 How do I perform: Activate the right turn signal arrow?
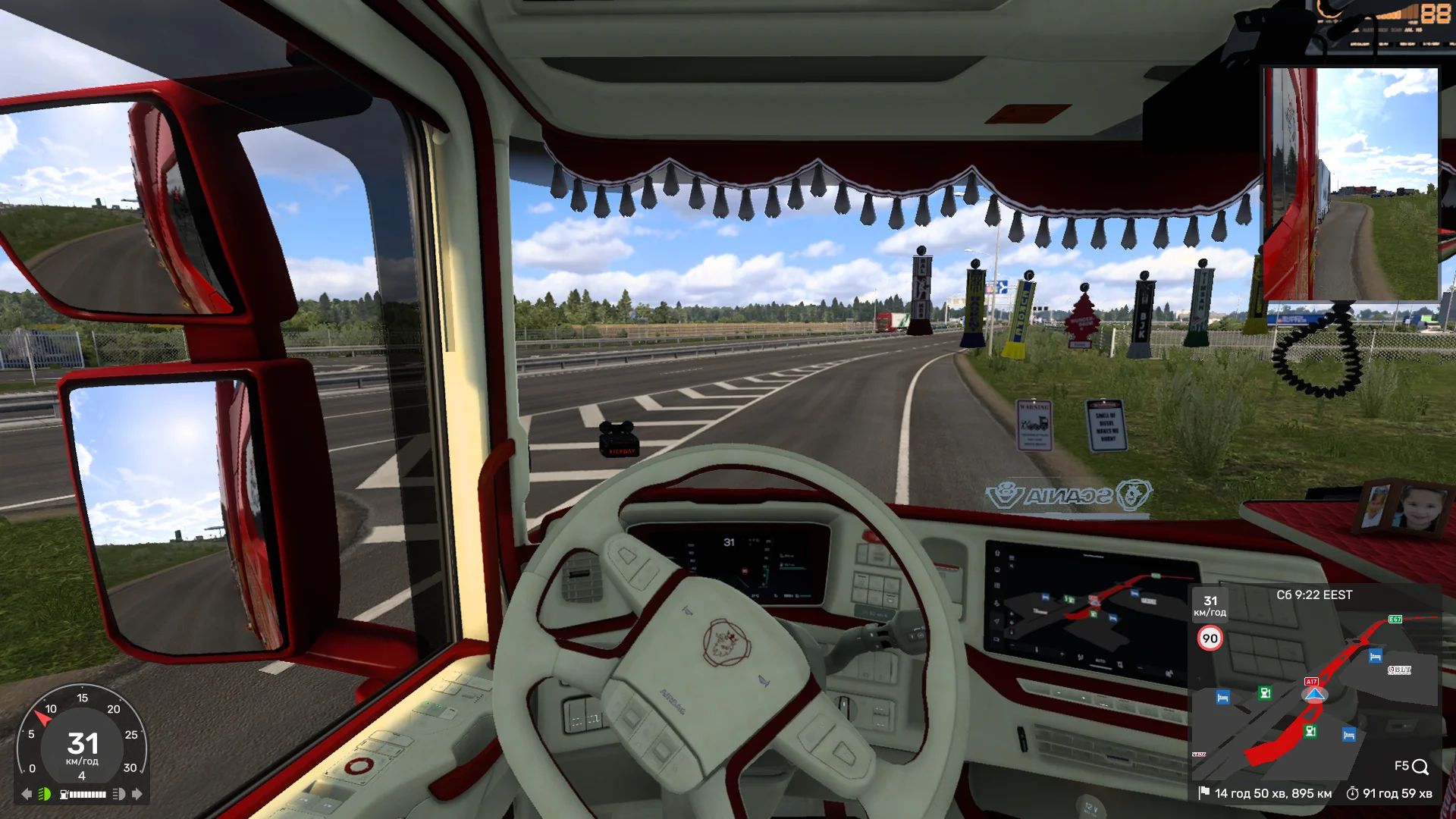click(137, 794)
